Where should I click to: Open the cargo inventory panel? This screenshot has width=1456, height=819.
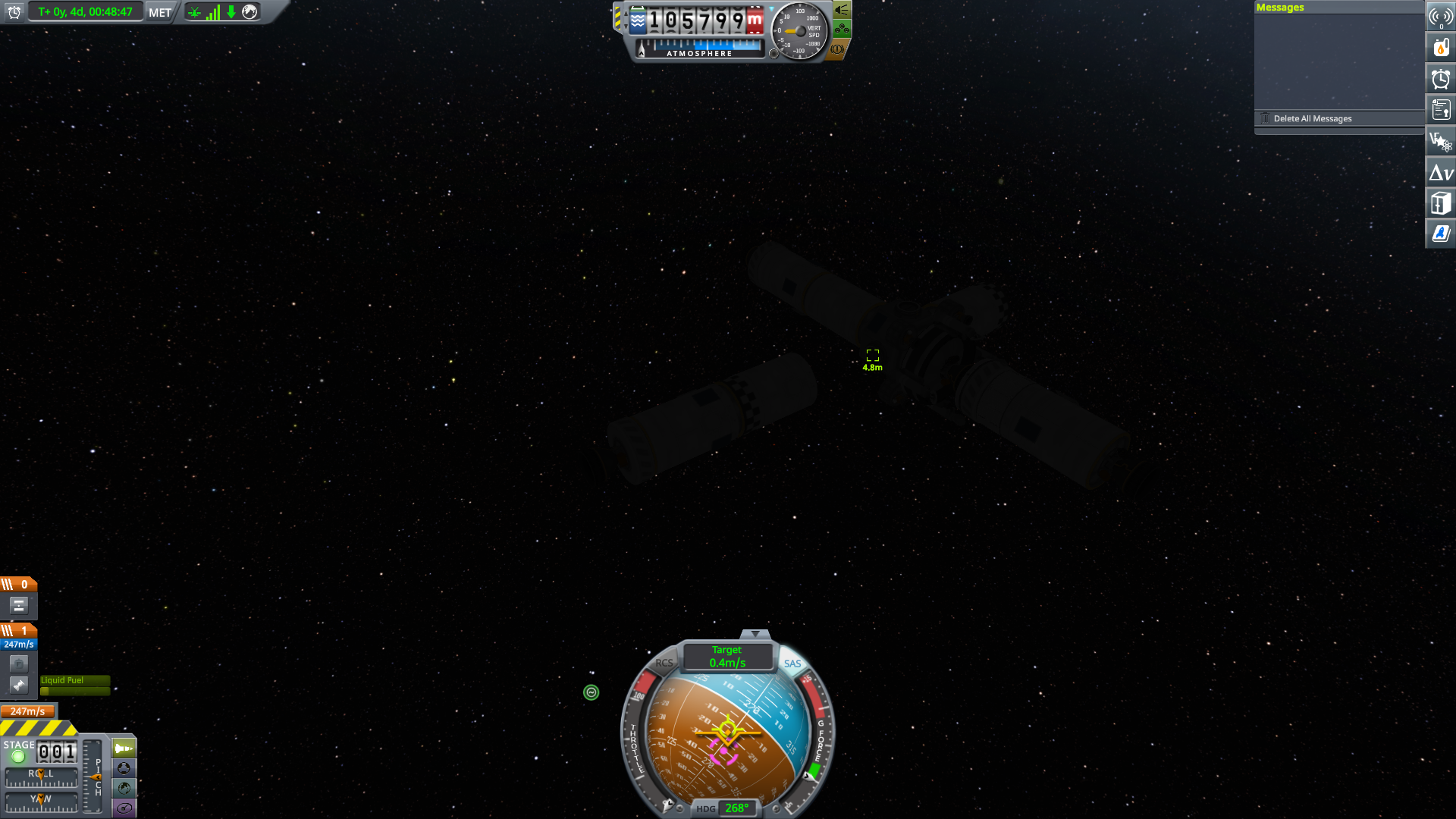click(x=1440, y=202)
